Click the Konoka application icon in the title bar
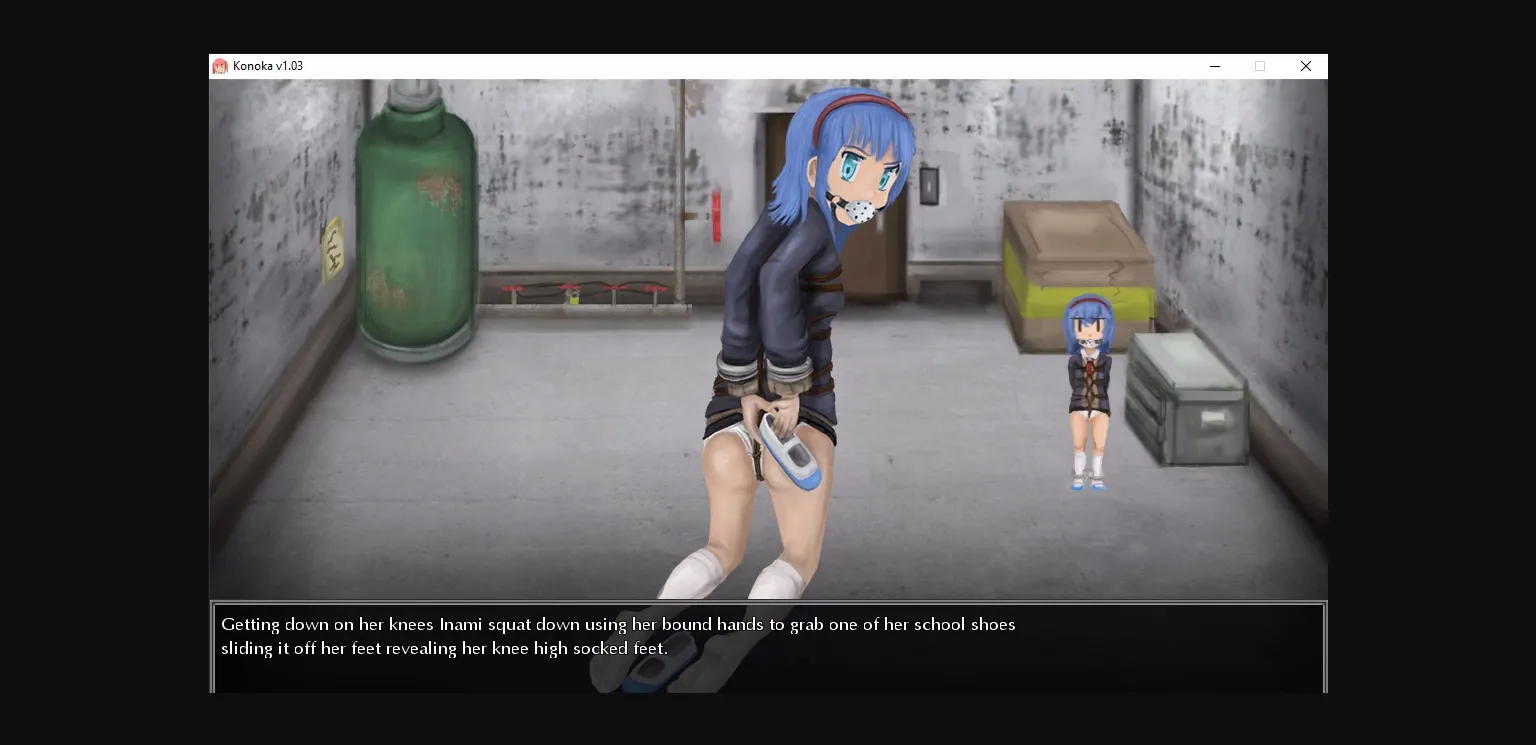The image size is (1536, 745). (221, 66)
